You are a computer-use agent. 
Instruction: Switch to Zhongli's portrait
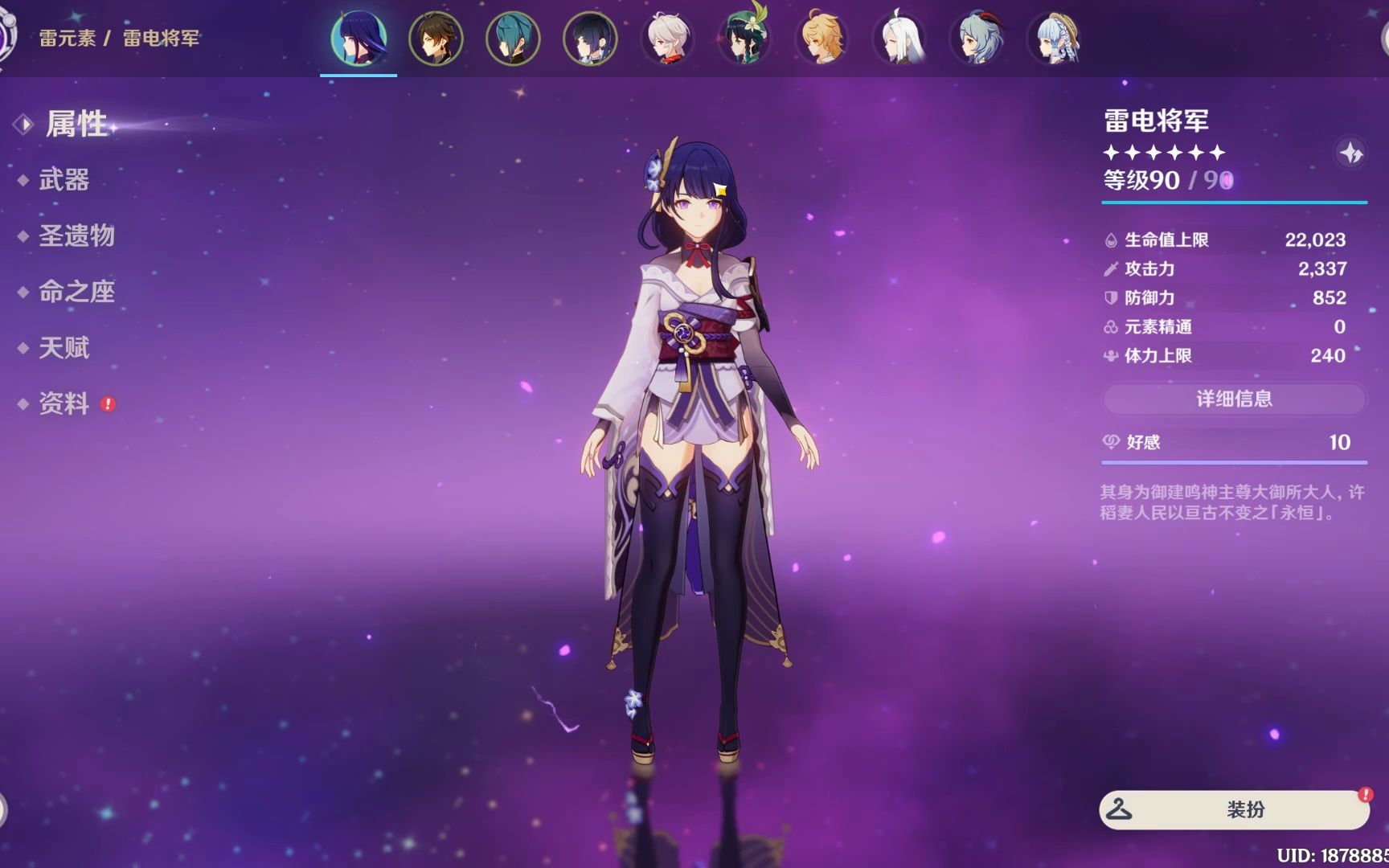(x=436, y=38)
